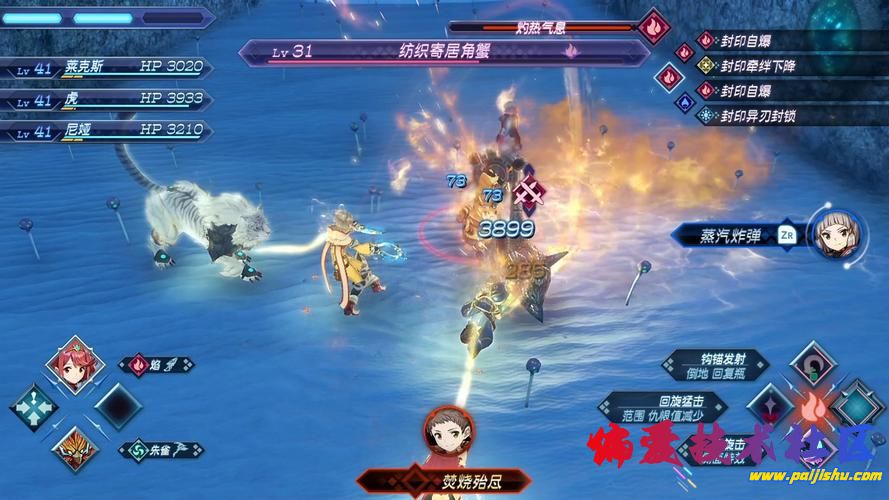
Task: Select the 焰 fire blade label
Action: [156, 366]
